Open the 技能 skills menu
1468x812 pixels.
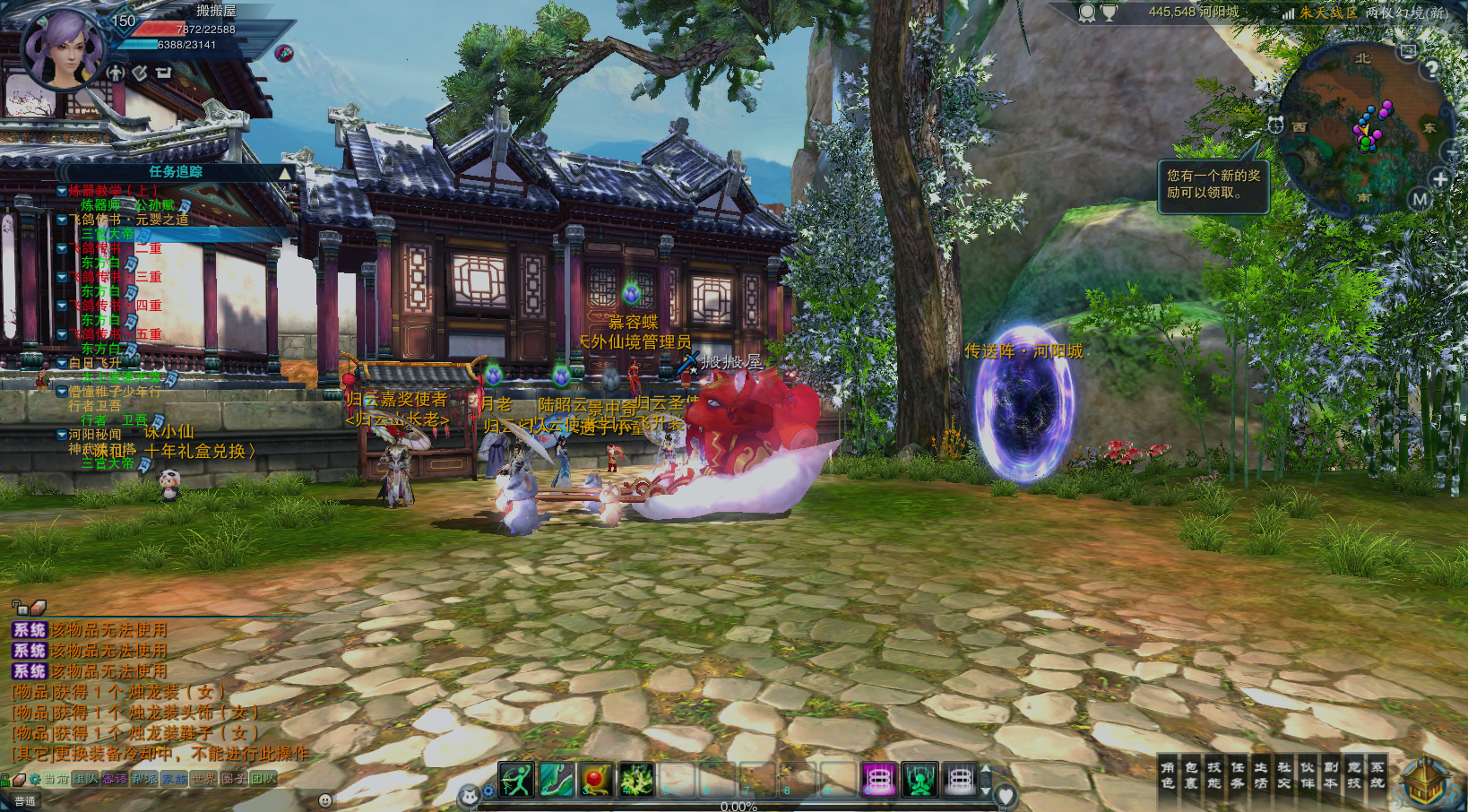(1213, 775)
